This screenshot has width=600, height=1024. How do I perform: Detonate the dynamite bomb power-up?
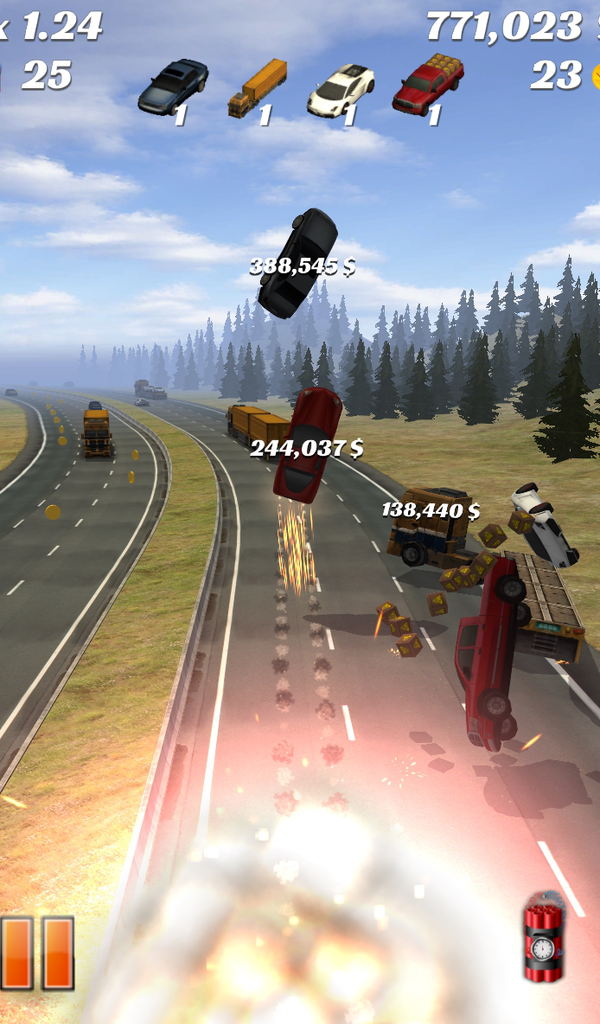[543, 937]
